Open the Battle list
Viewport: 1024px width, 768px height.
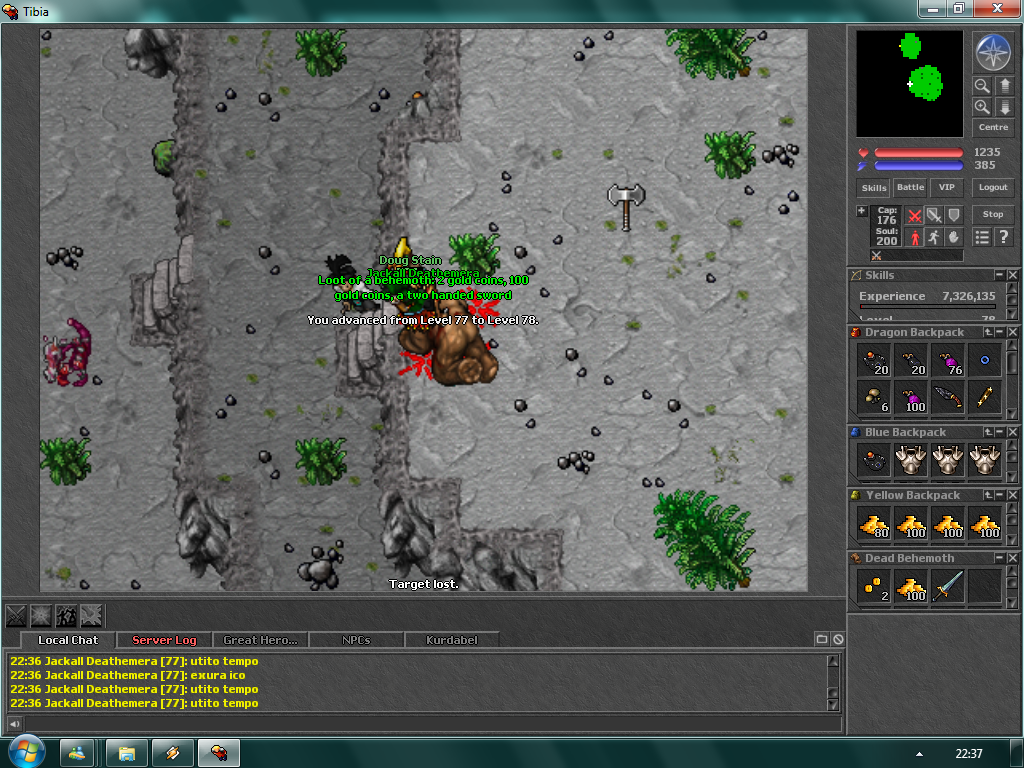[x=910, y=187]
